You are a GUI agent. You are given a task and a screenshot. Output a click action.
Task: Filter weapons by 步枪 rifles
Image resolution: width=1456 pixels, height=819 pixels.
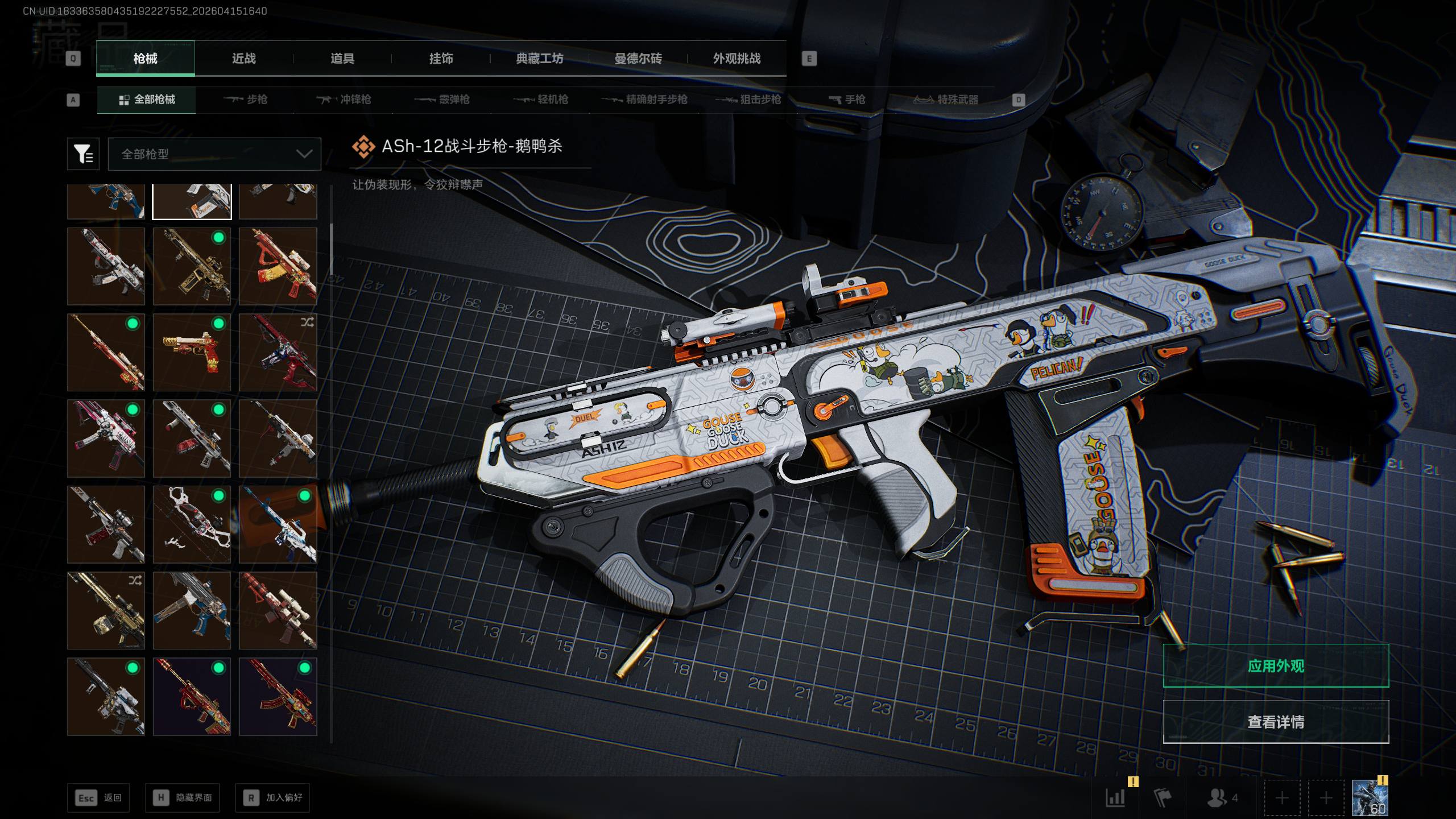tap(246, 100)
